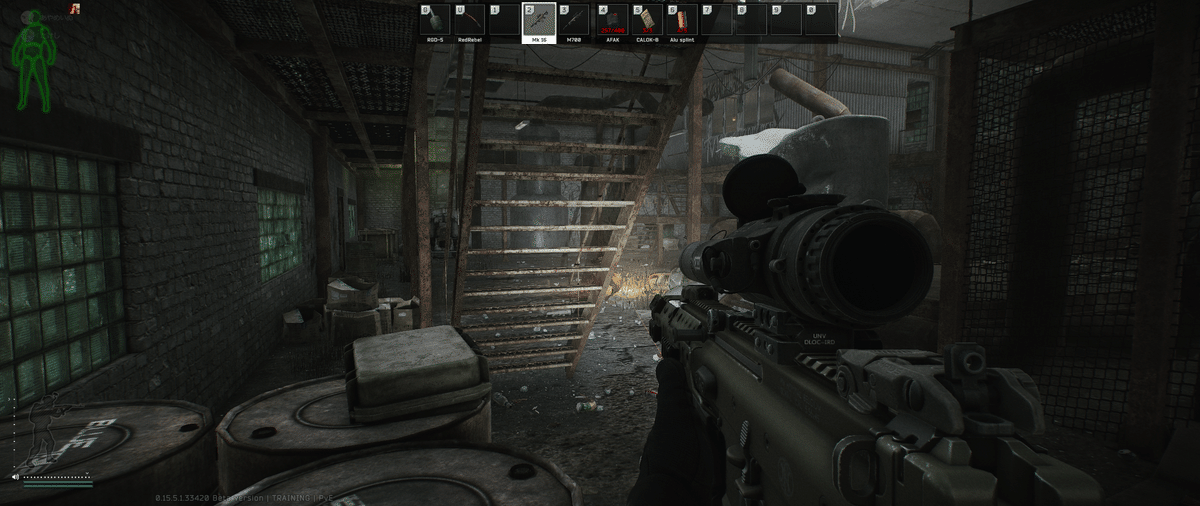
Task: Select the RGD-5 grenade slot
Action: [x=436, y=22]
